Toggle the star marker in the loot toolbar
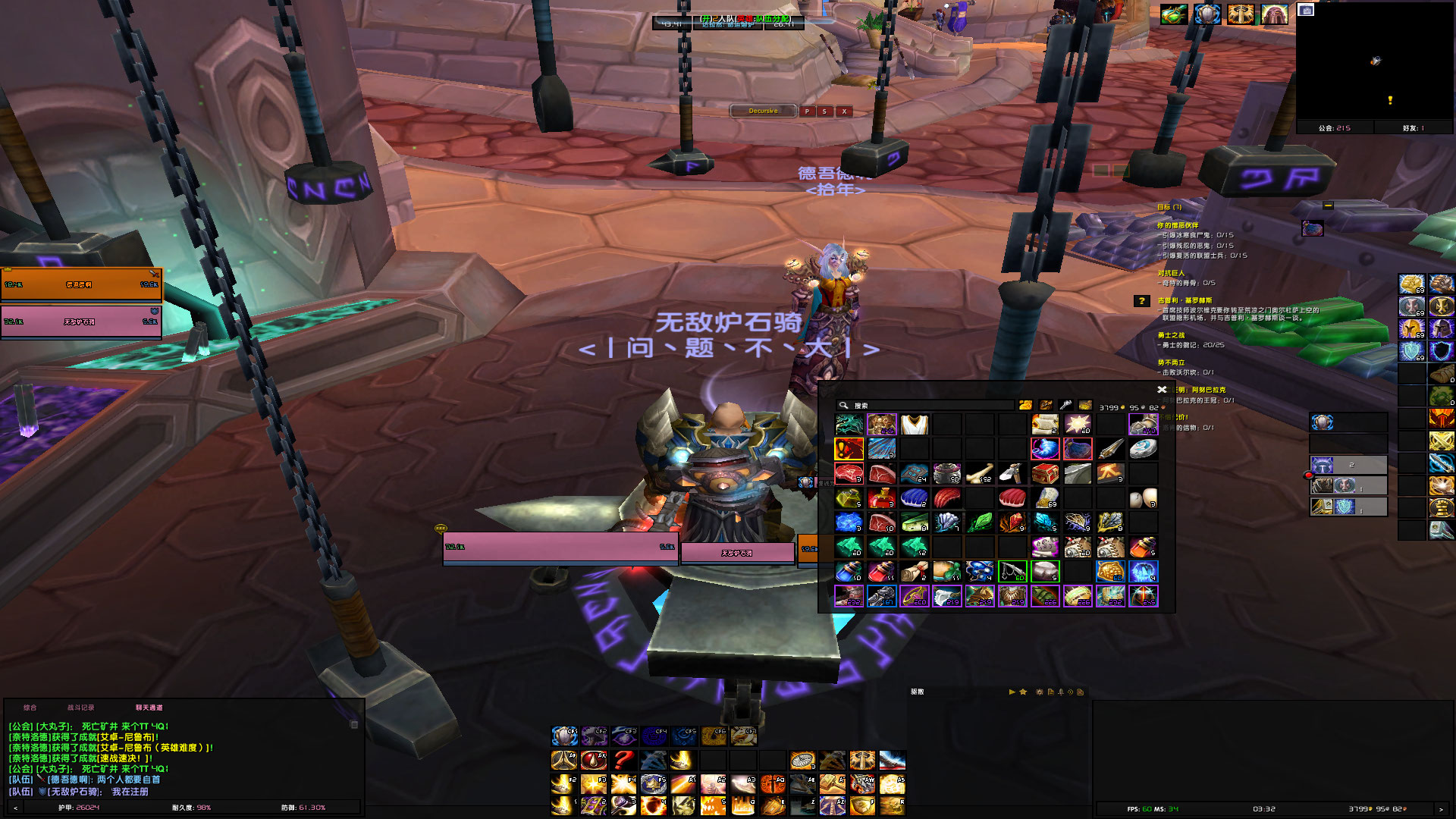 (1024, 692)
